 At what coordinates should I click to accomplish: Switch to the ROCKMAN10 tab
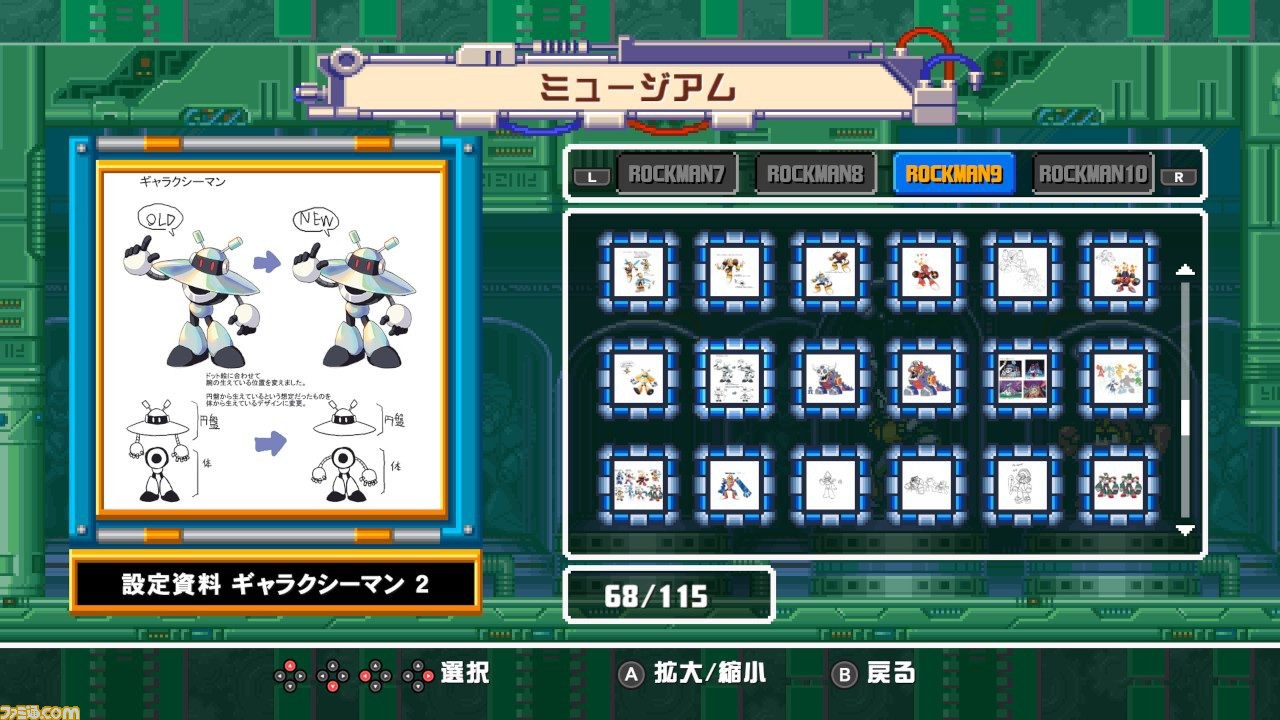point(1090,172)
